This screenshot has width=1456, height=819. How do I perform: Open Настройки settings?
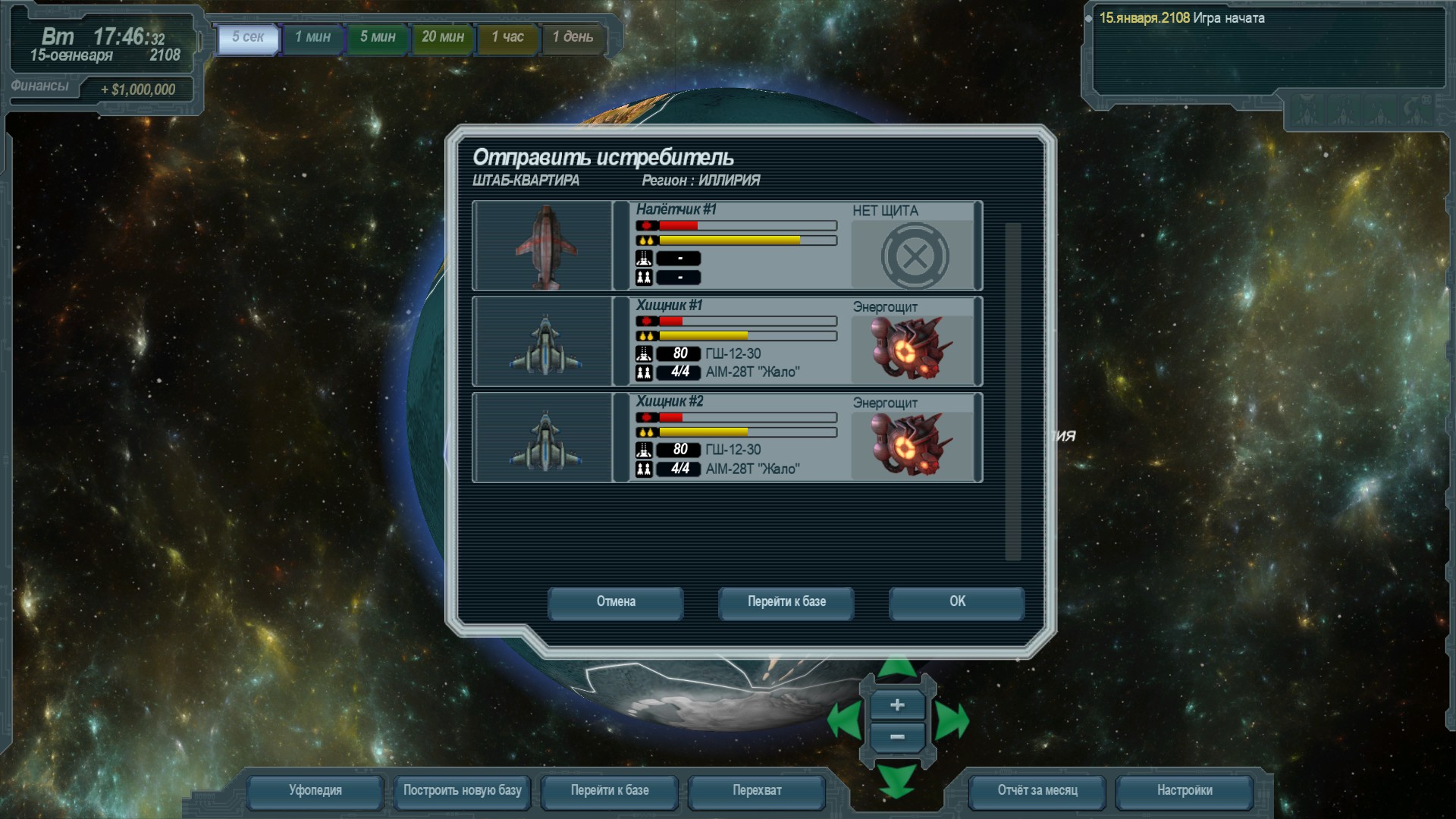coord(1184,791)
